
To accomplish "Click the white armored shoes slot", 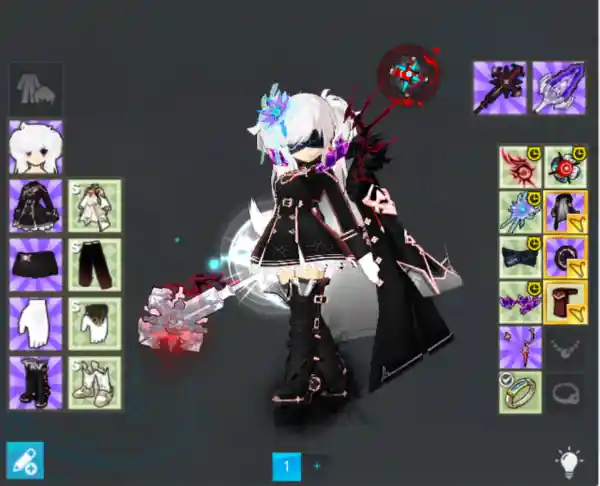I will tap(95, 383).
